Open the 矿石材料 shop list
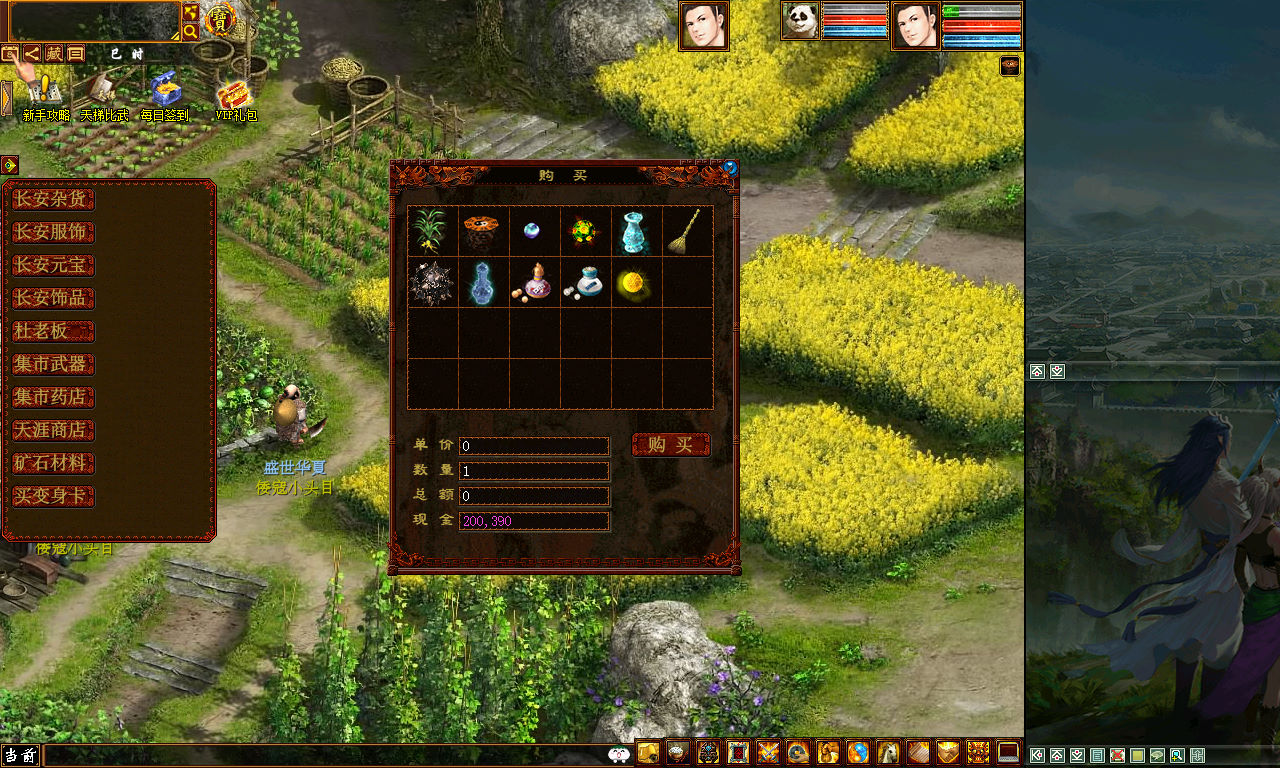 click(x=53, y=463)
